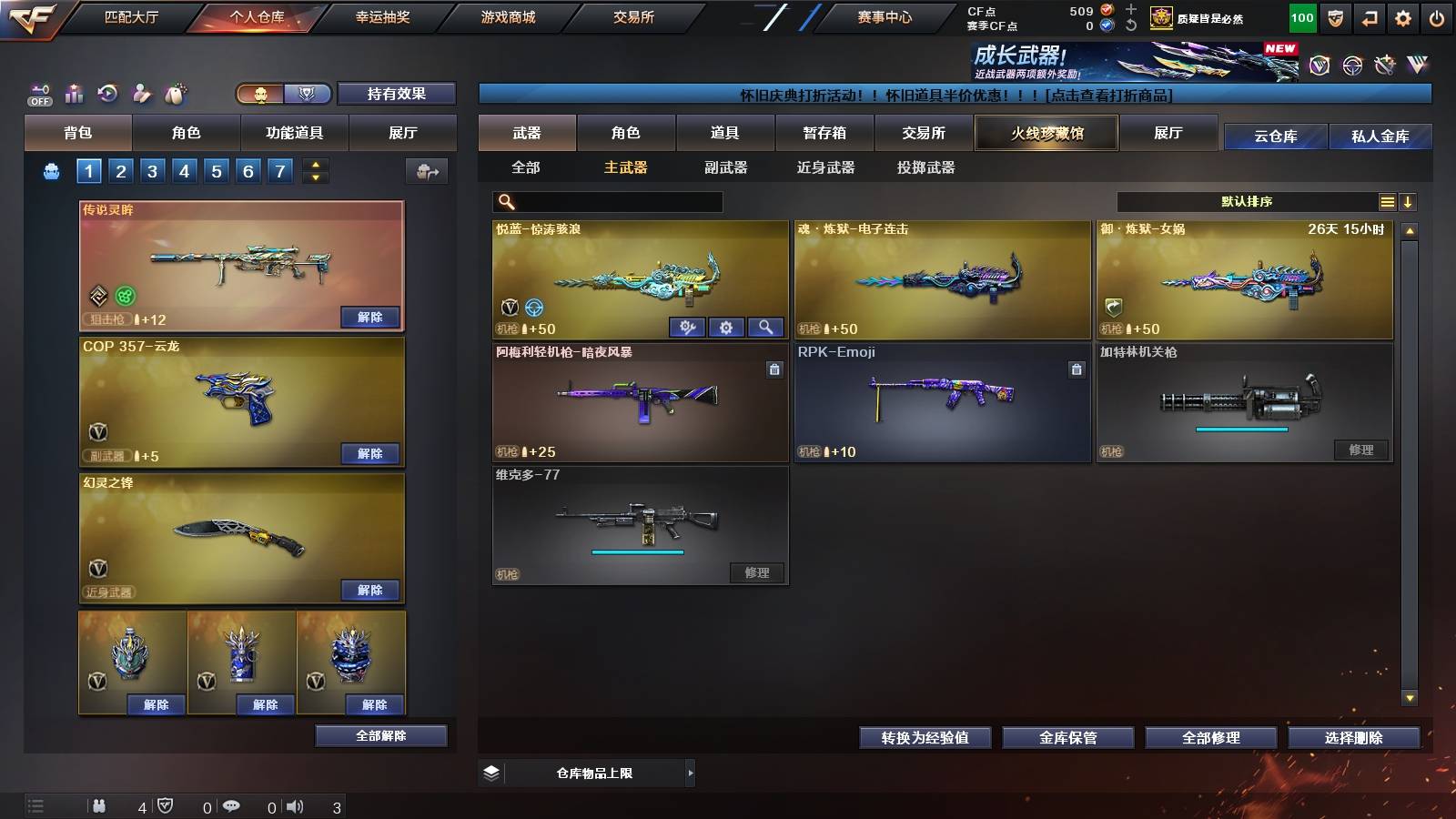Click the 金库保管 button at bottom
This screenshot has height=819, width=1456.
[x=1067, y=738]
